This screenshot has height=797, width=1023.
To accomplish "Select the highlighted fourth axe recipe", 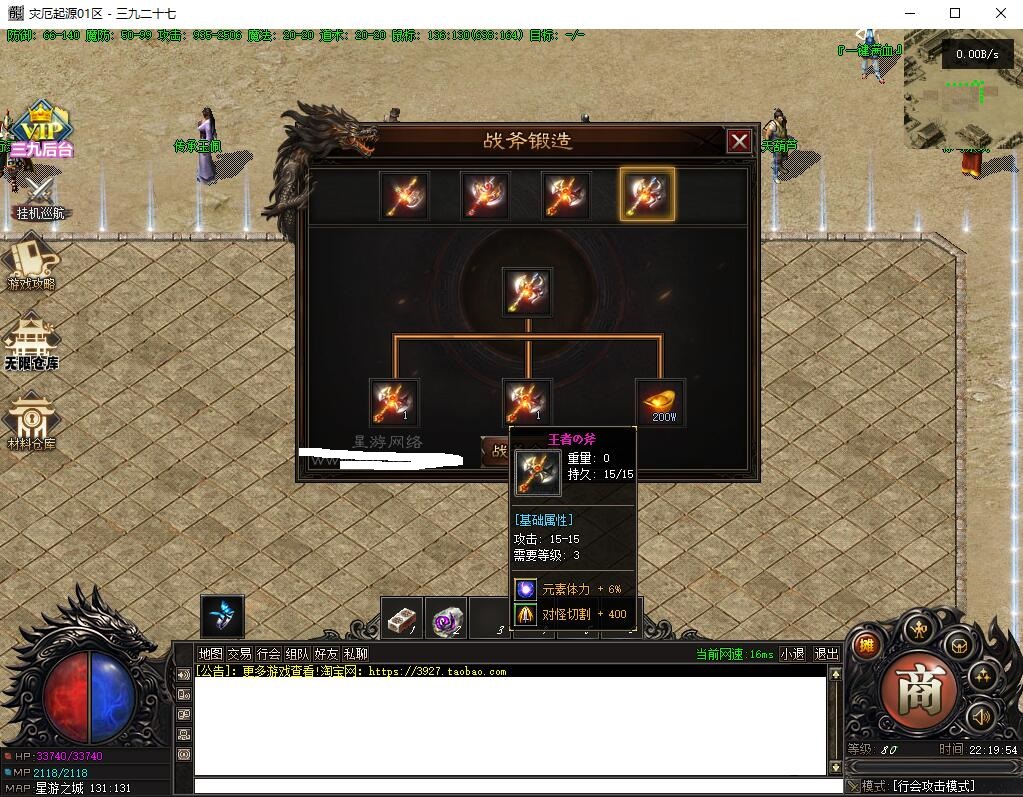I will click(x=647, y=194).
